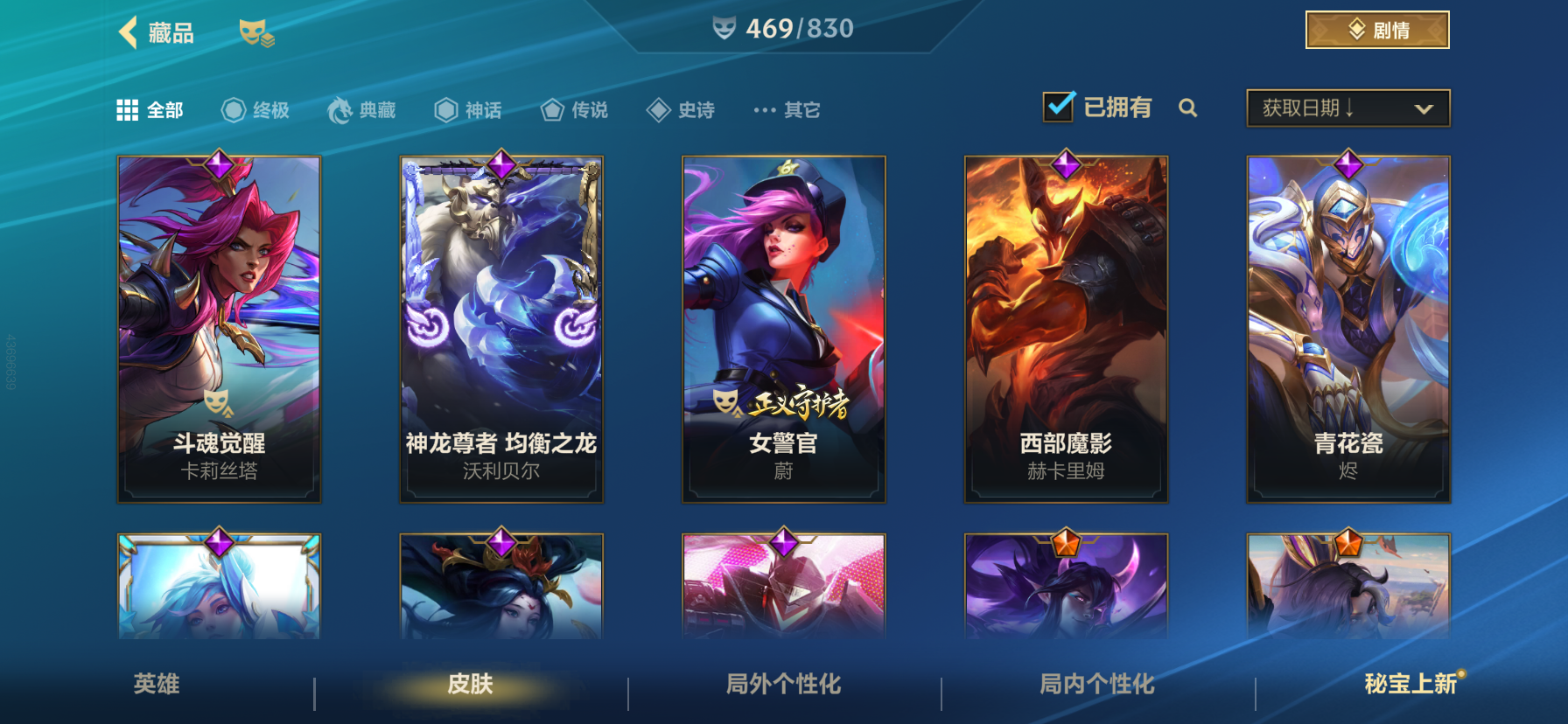
Task: Click the 传说 filter icon
Action: click(551, 108)
